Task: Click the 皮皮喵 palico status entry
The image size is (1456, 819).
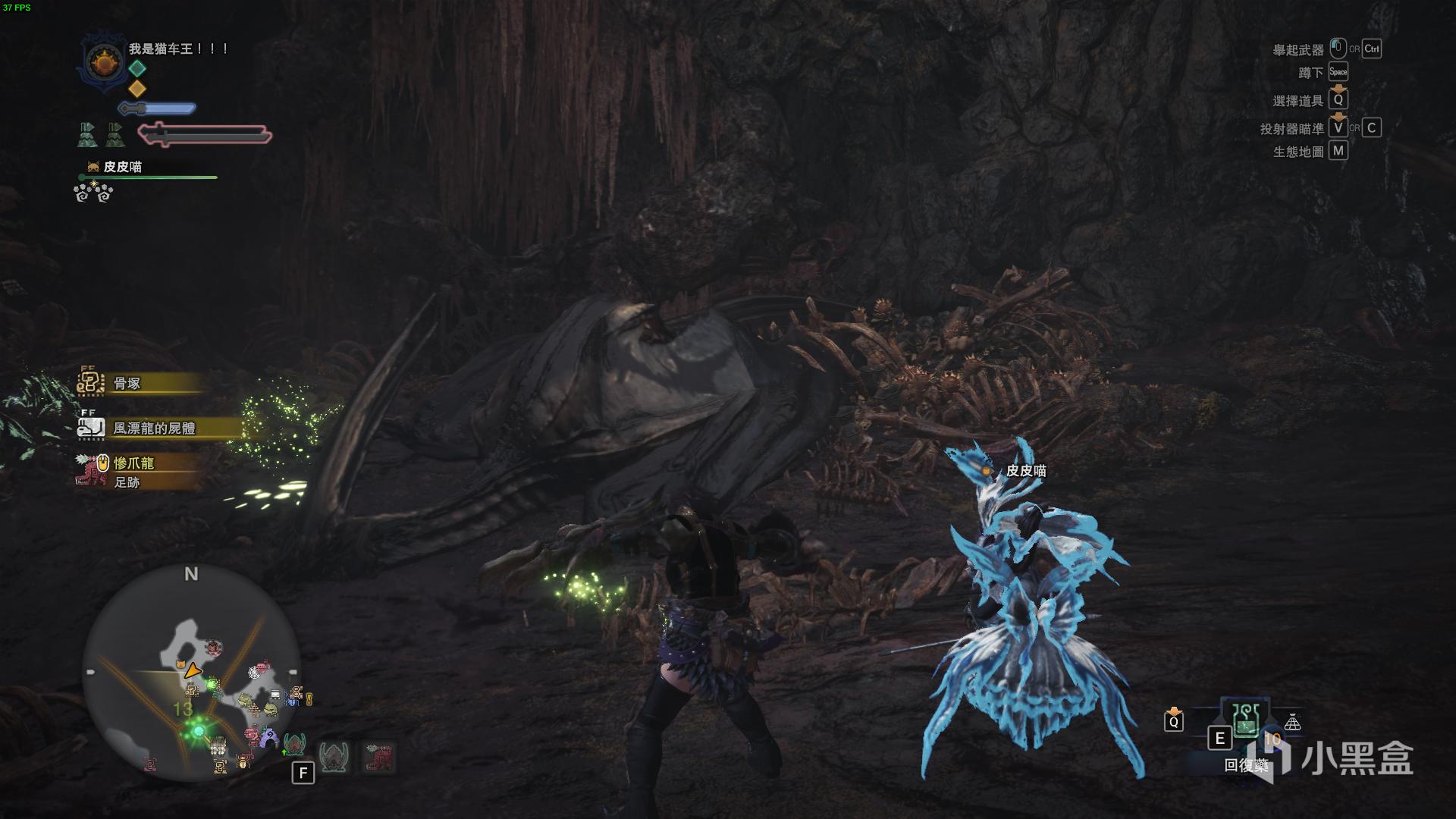Action: (x=121, y=167)
